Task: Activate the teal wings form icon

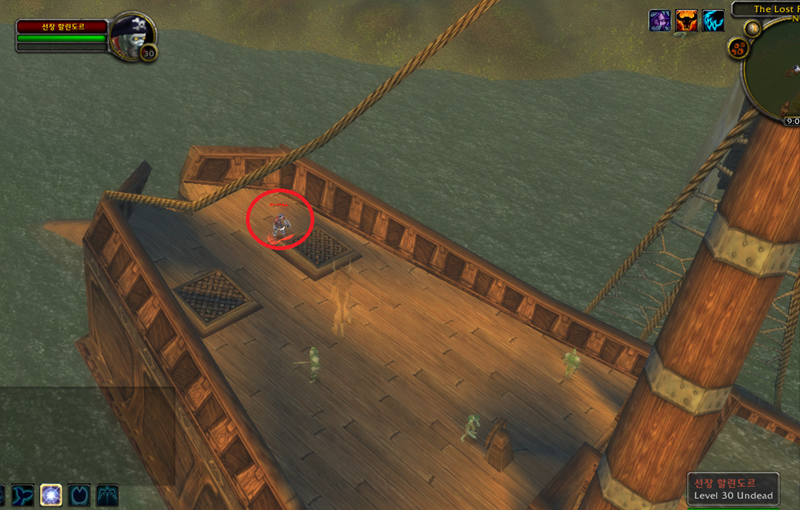Action: (106, 495)
